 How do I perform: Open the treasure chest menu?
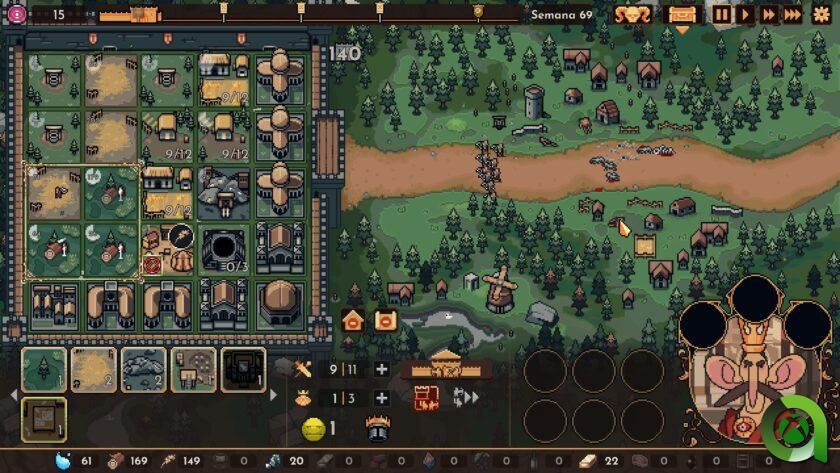click(x=682, y=15)
